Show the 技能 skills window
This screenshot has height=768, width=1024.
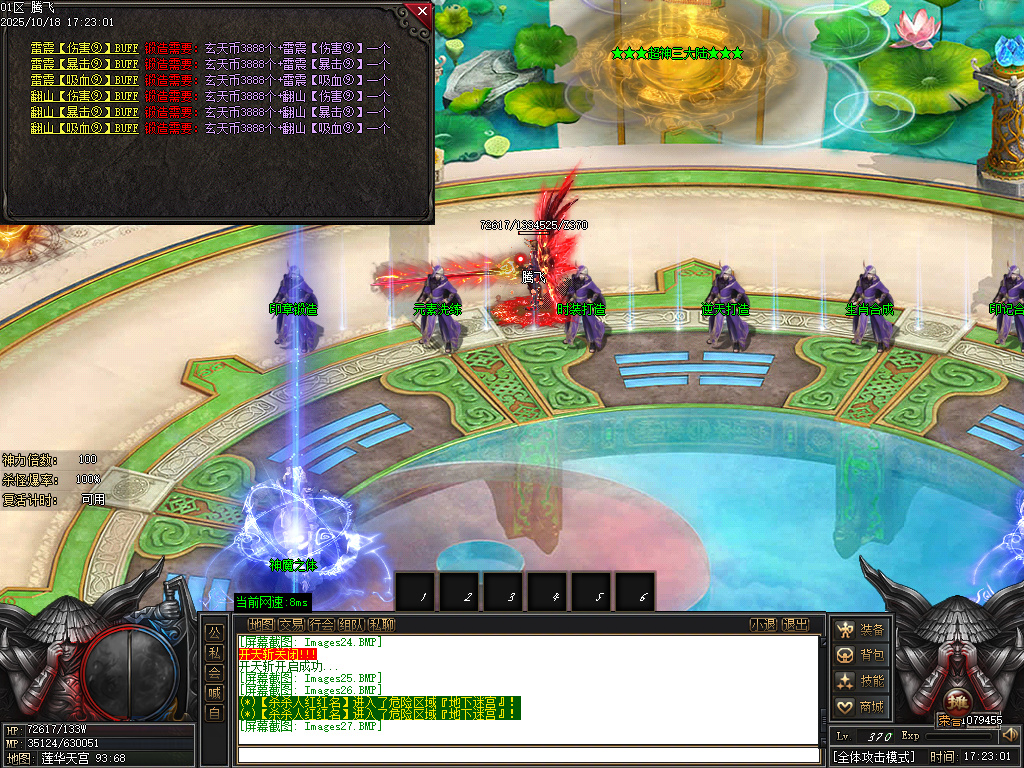[x=861, y=681]
